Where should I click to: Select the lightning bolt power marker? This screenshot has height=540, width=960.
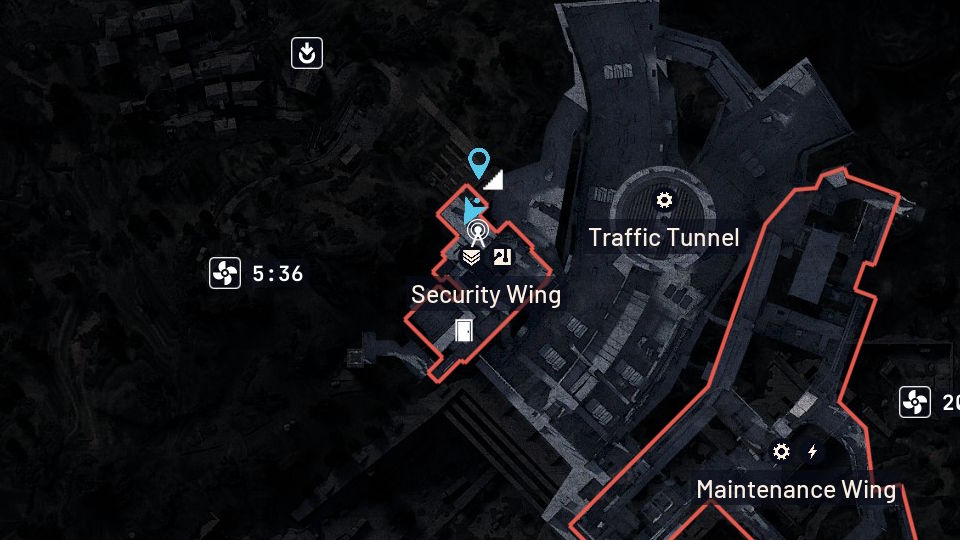(813, 452)
